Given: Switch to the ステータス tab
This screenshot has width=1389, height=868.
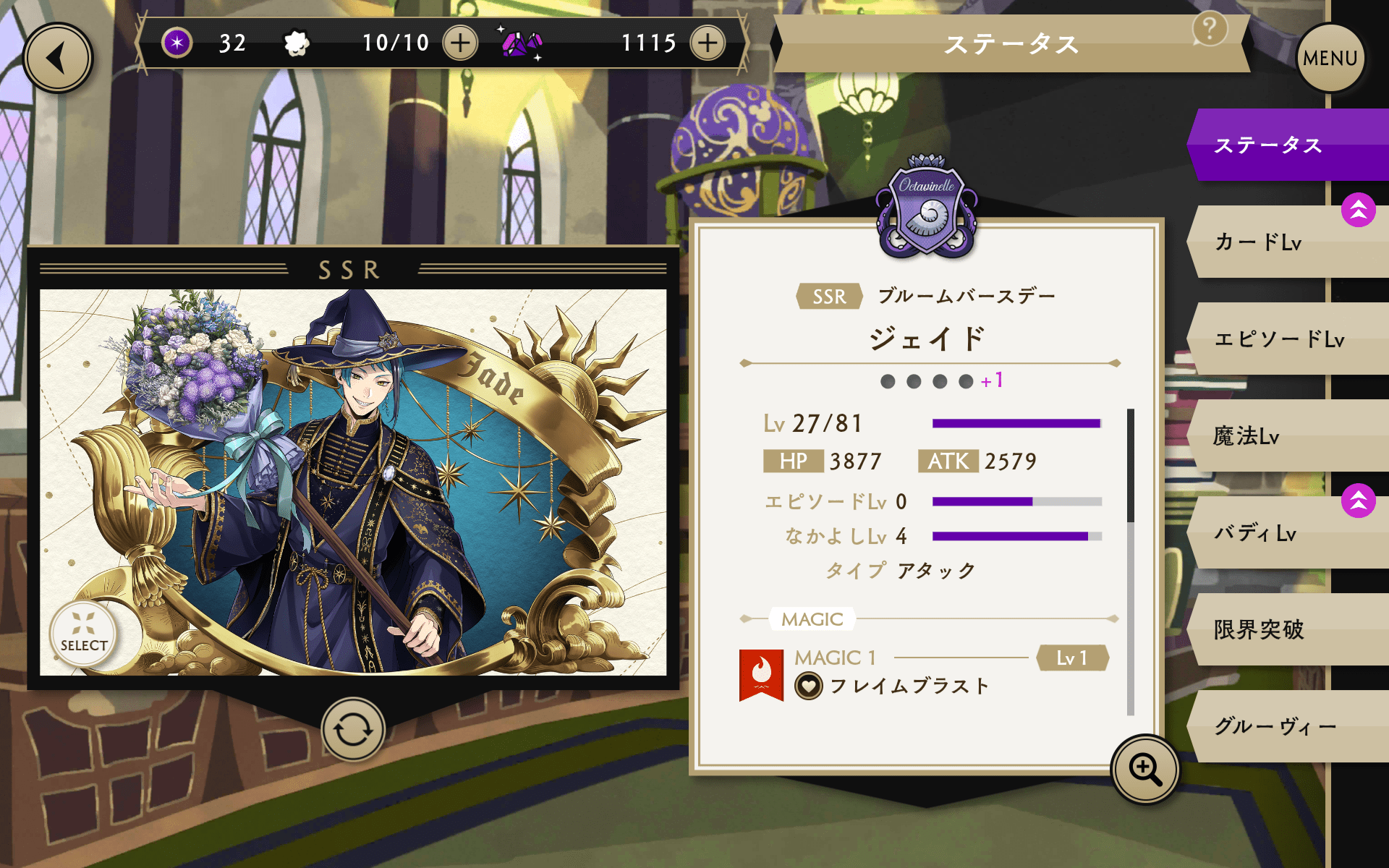Looking at the screenshot, I should click(1288, 145).
